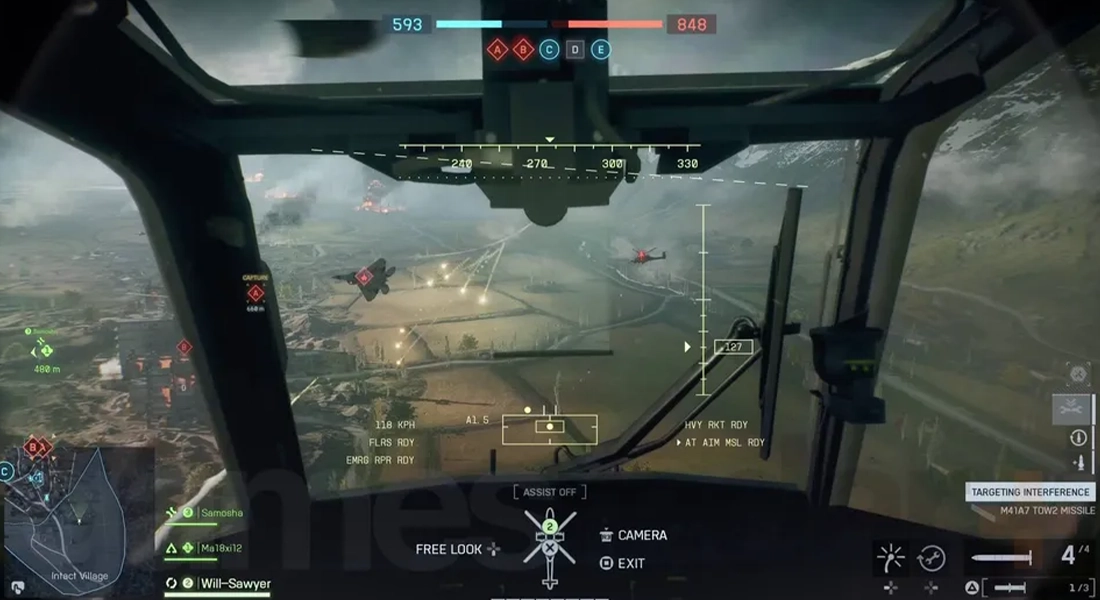The image size is (1100, 600).
Task: Select objective C flag in top bar
Action: click(x=549, y=49)
